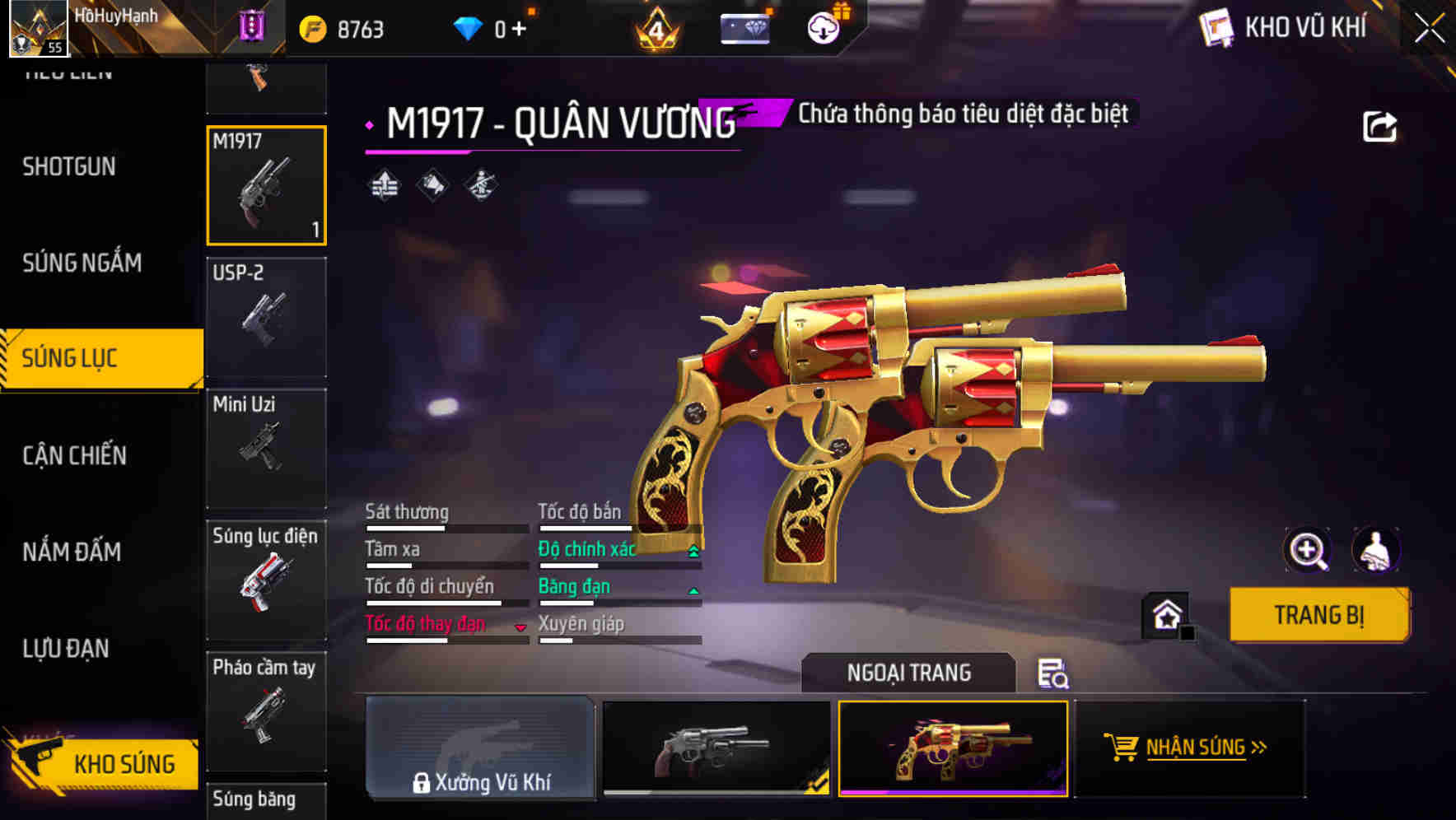This screenshot has height=820, width=1456.
Task: Click the red down arrow on Tốc độ thay đạn
Action: (x=521, y=626)
